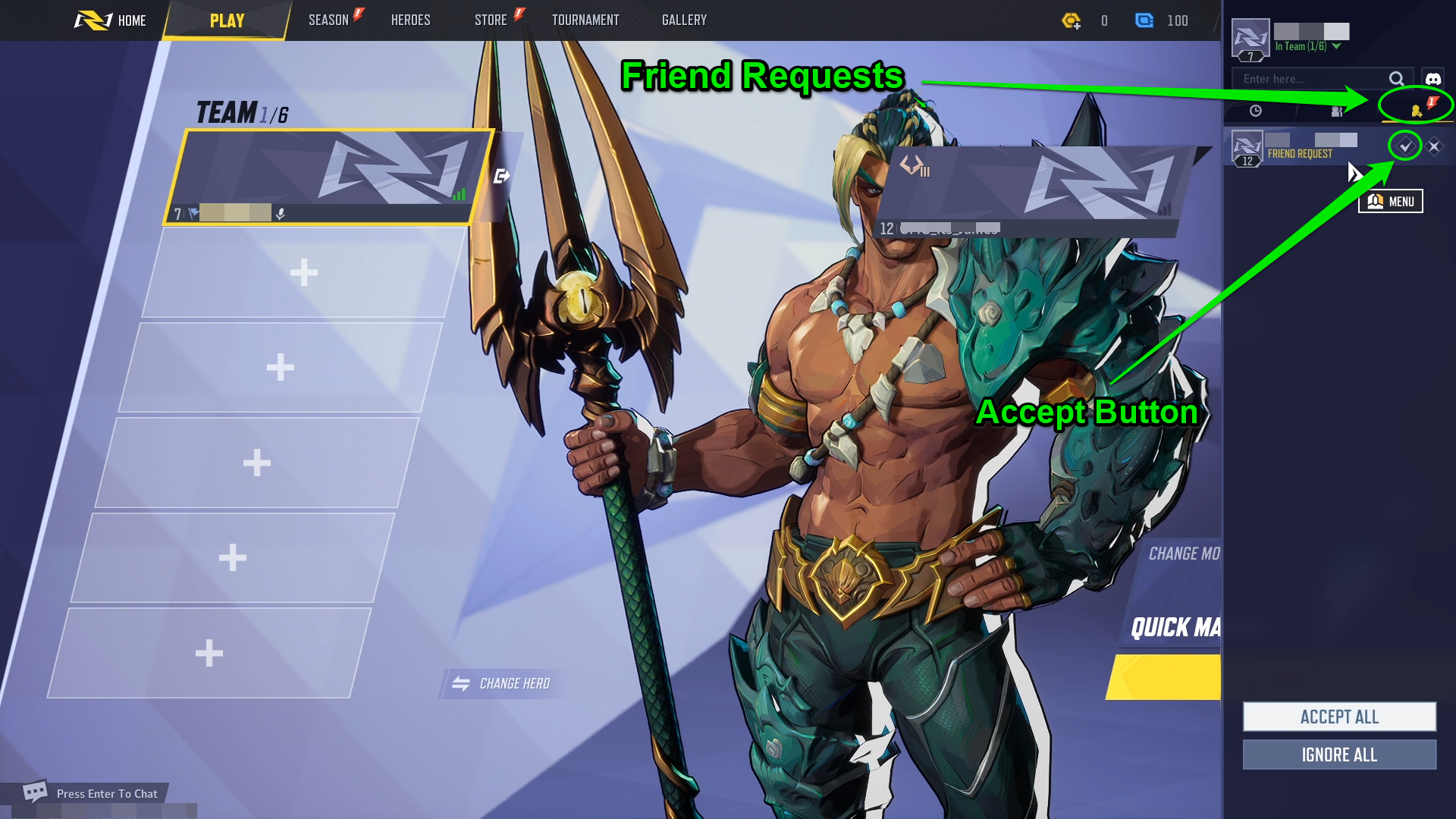
Task: Switch to the HEROES tab
Action: (410, 20)
